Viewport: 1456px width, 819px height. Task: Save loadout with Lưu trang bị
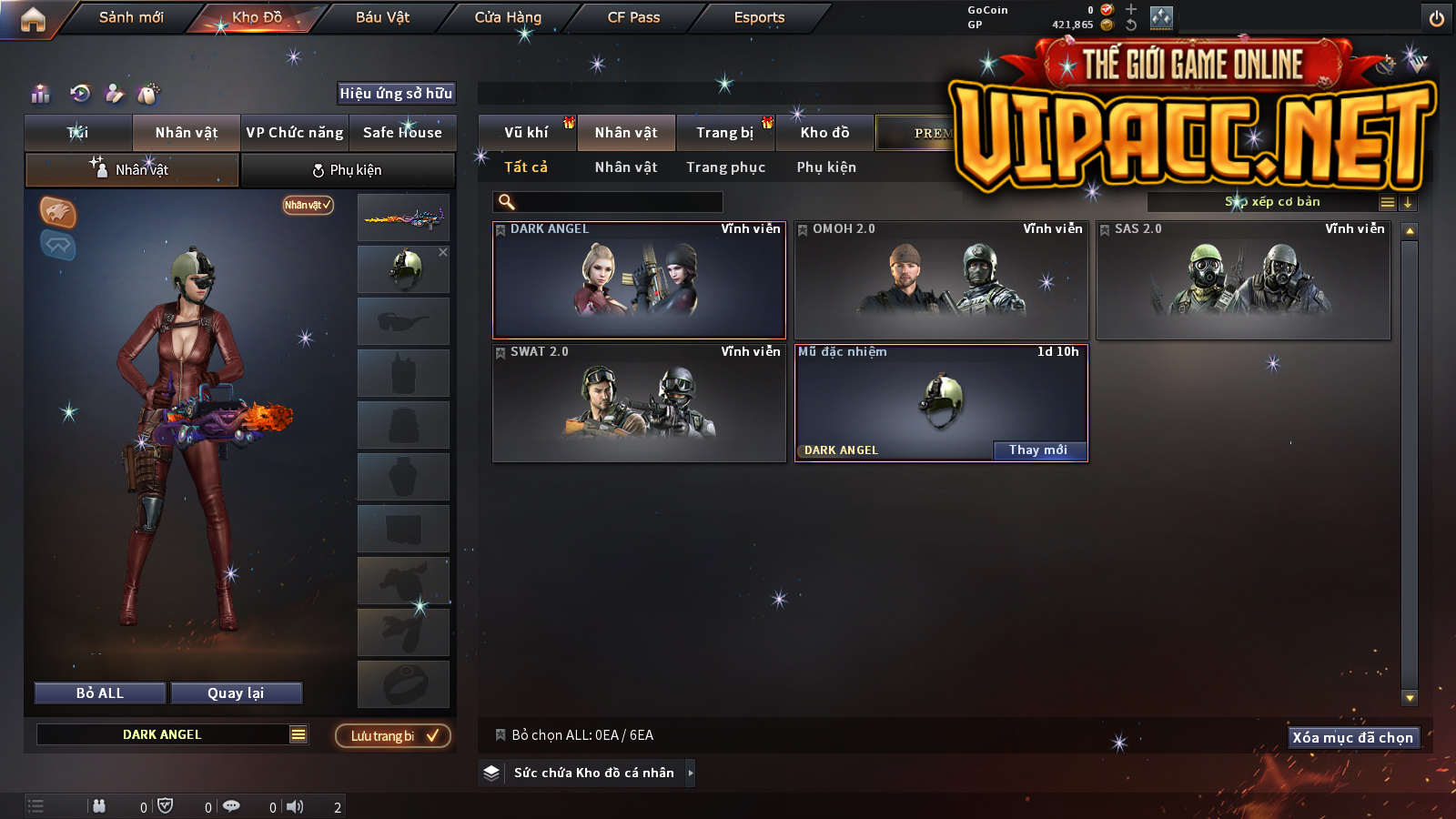pos(393,736)
